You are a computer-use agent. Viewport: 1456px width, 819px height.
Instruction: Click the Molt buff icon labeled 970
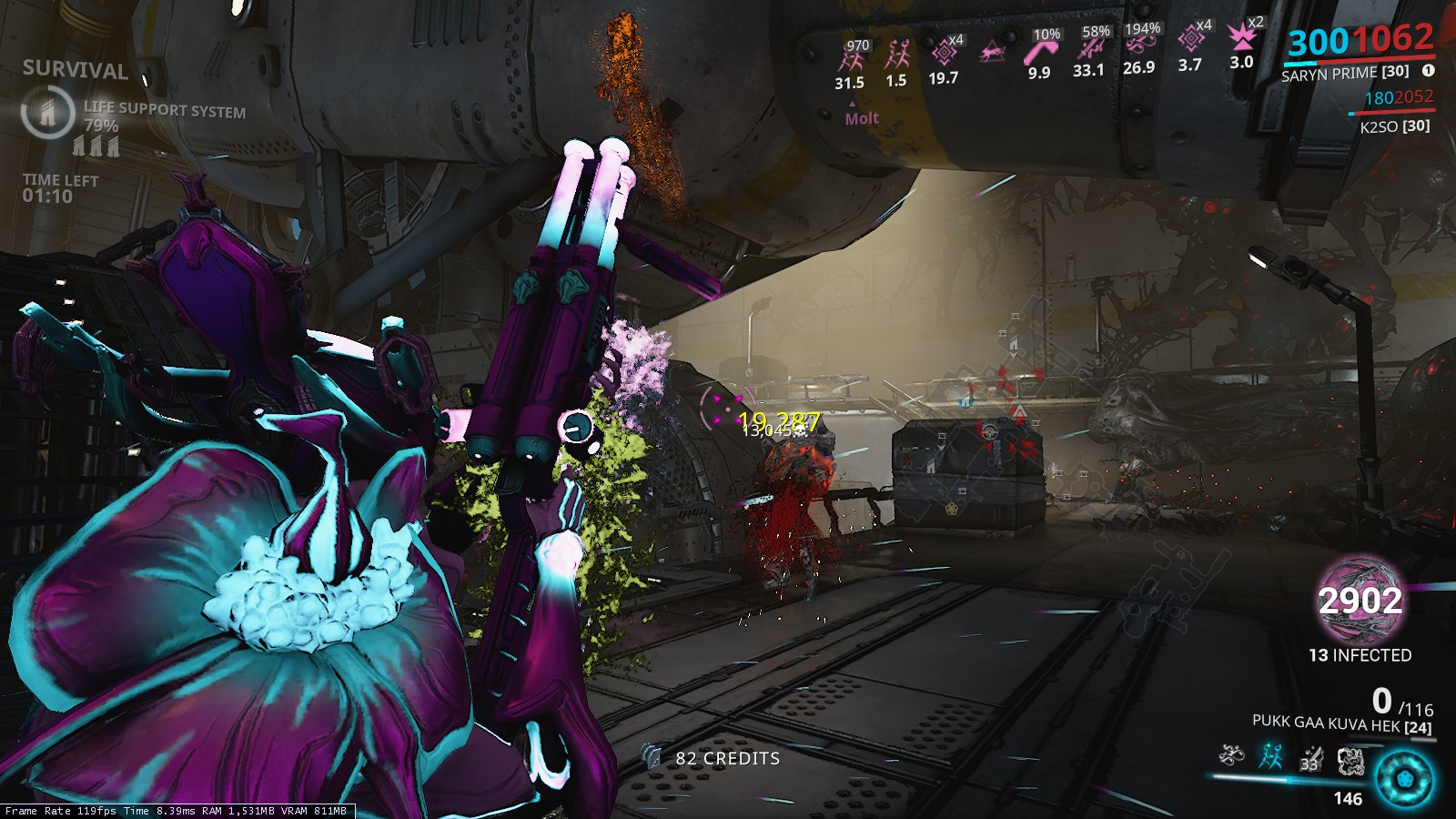pos(851,60)
